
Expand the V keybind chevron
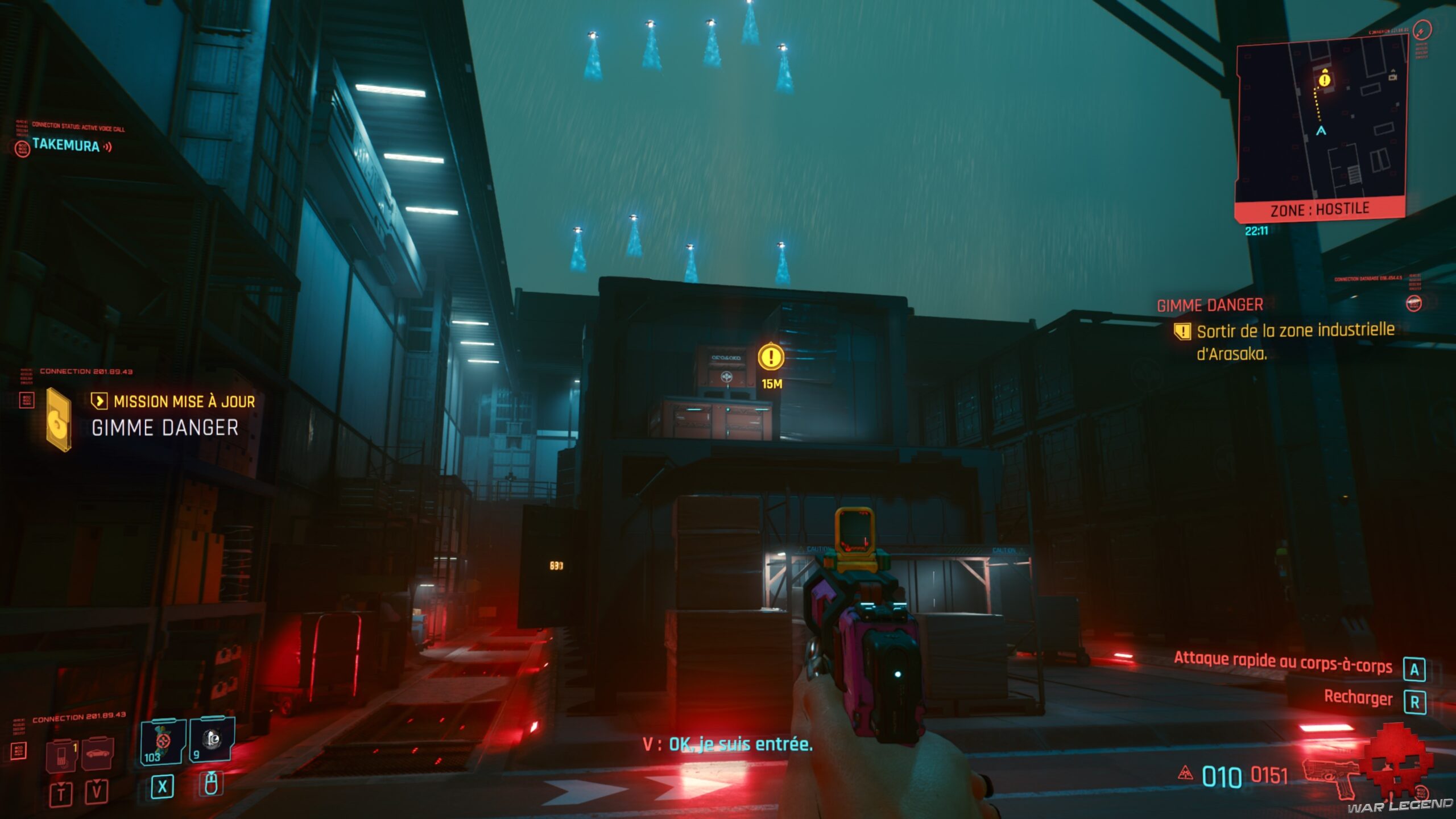pyautogui.click(x=97, y=780)
